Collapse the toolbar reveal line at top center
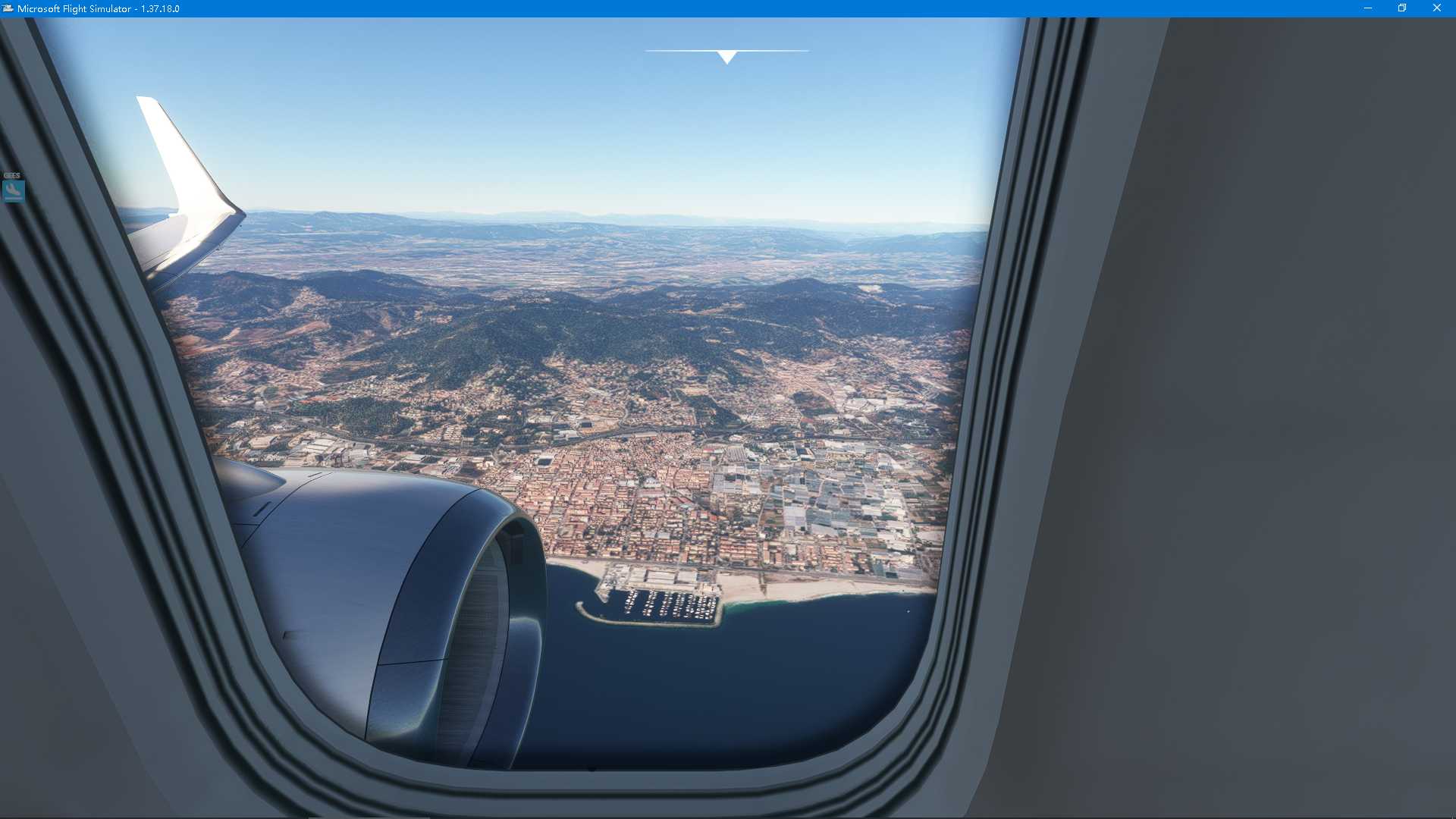Screen dimensions: 1456x819 coord(726,50)
